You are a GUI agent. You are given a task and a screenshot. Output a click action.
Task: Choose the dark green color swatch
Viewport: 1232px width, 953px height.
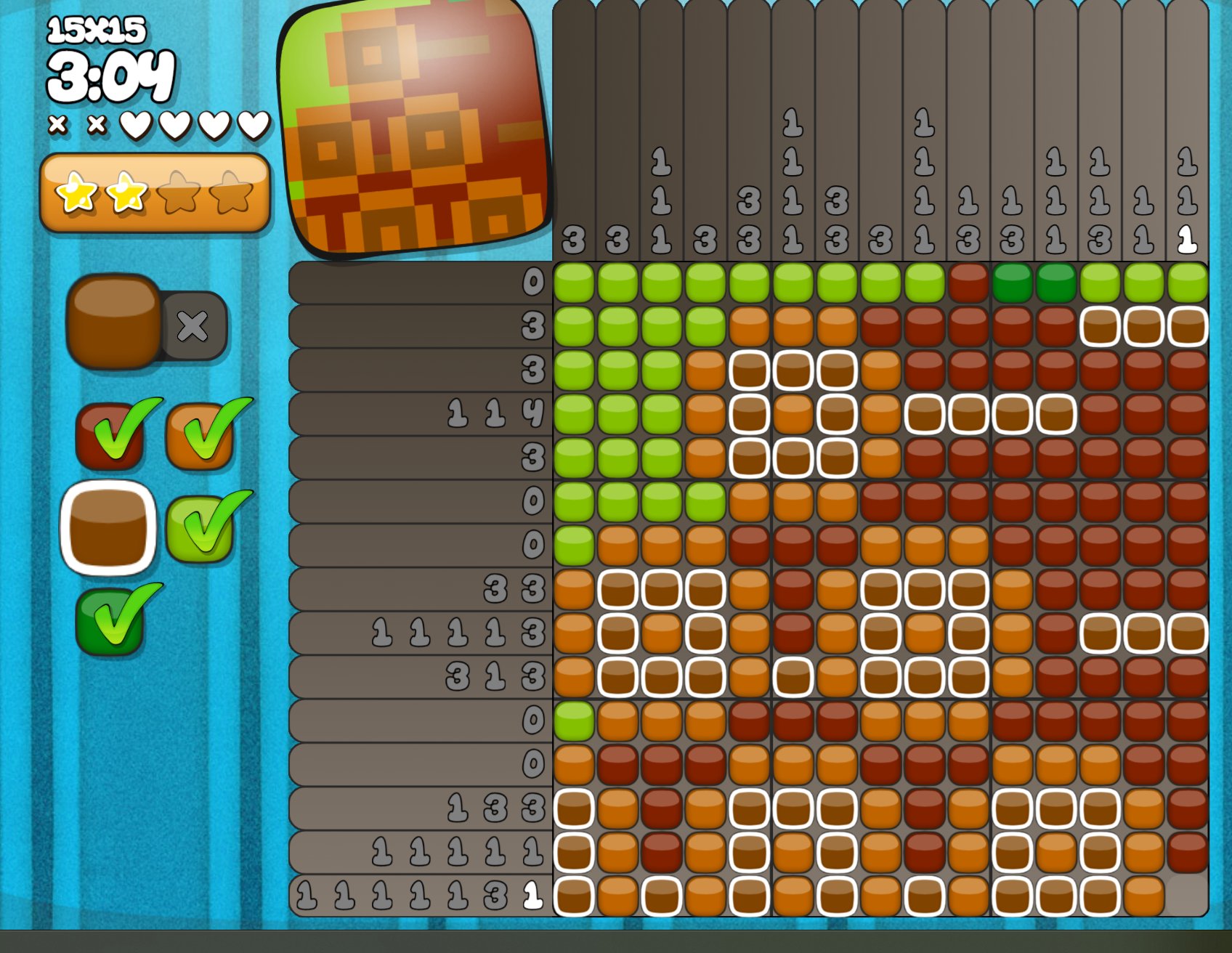point(109,621)
